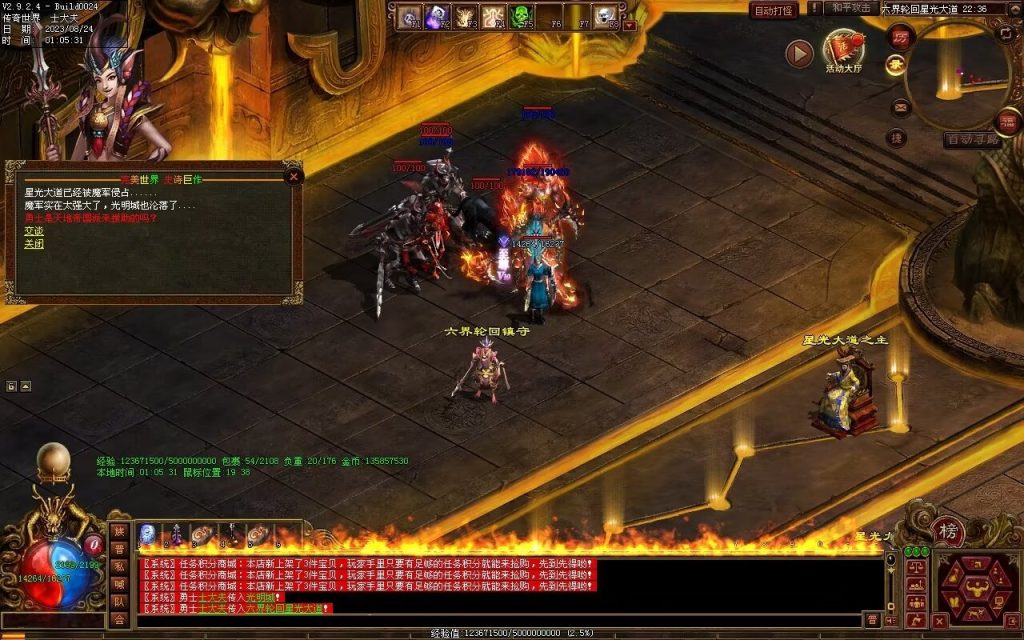Click the round play arrow button
Viewport: 1024px width, 640px height.
pos(799,53)
